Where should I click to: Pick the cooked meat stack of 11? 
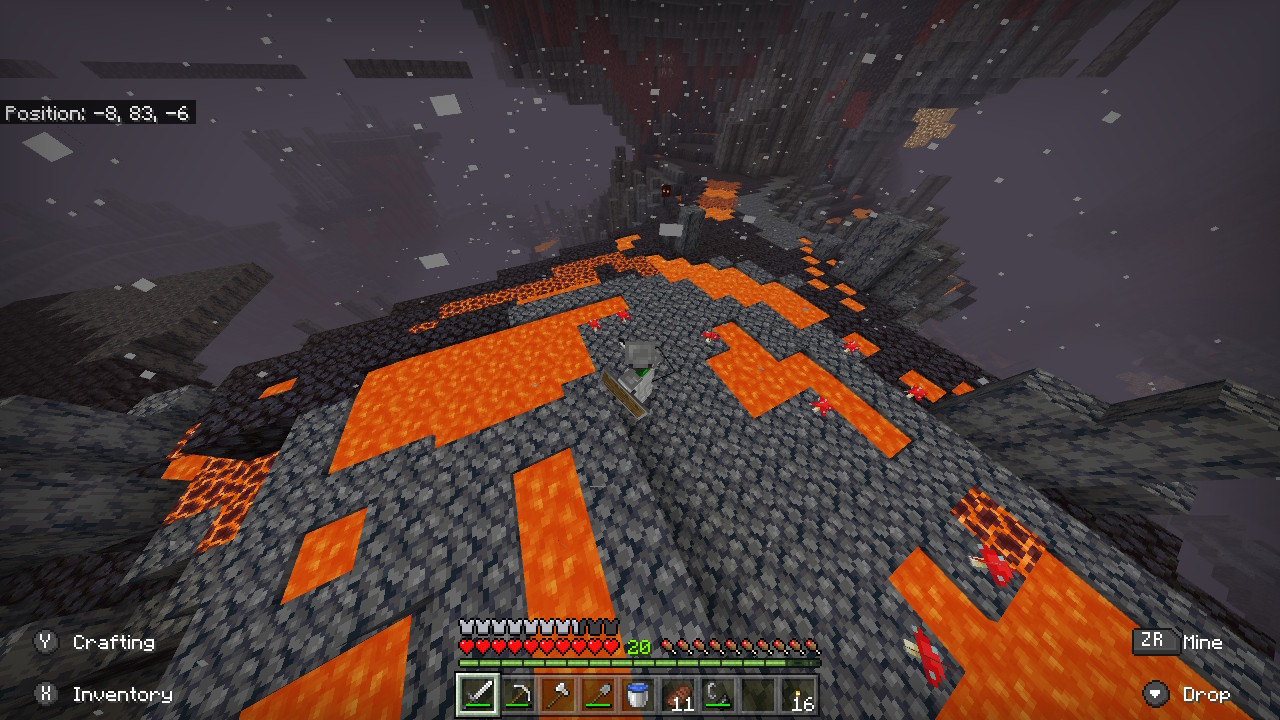click(678, 695)
